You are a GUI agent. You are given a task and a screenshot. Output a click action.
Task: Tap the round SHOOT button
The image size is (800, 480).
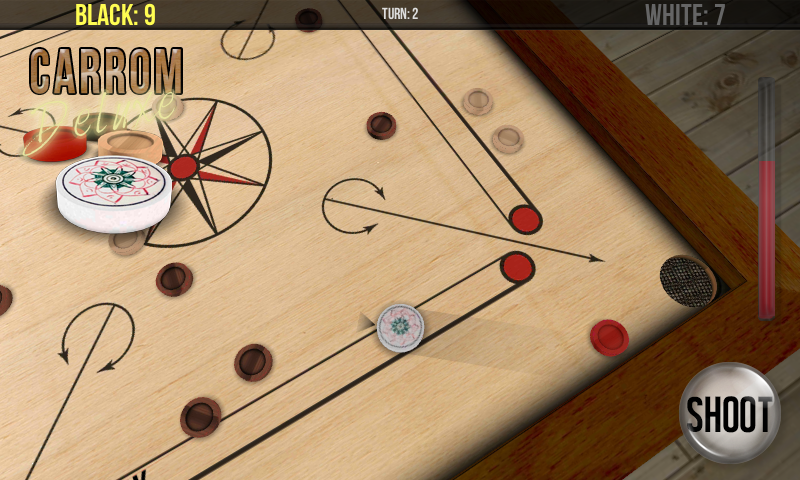(x=730, y=413)
